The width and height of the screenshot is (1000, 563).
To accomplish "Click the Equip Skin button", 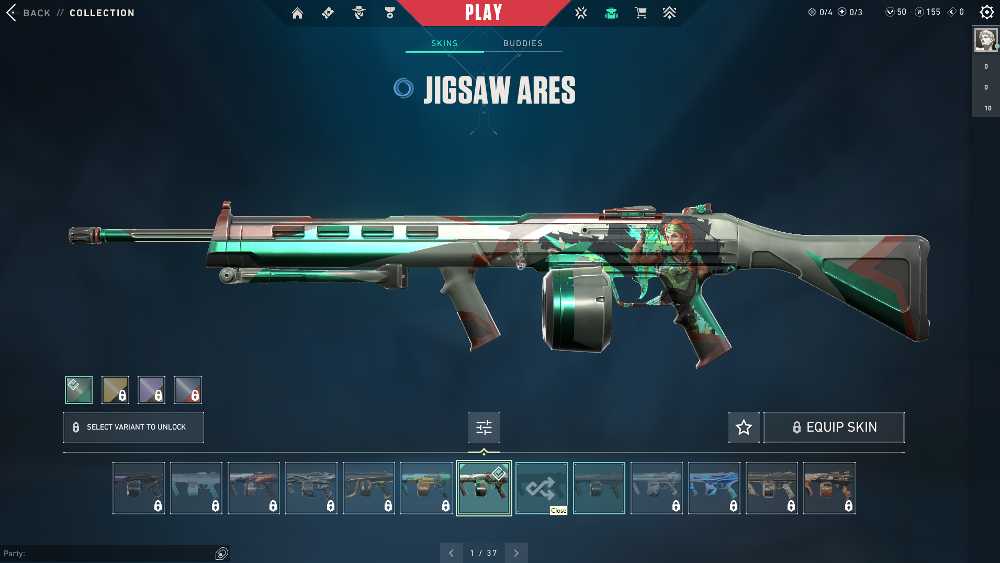I will [x=834, y=427].
